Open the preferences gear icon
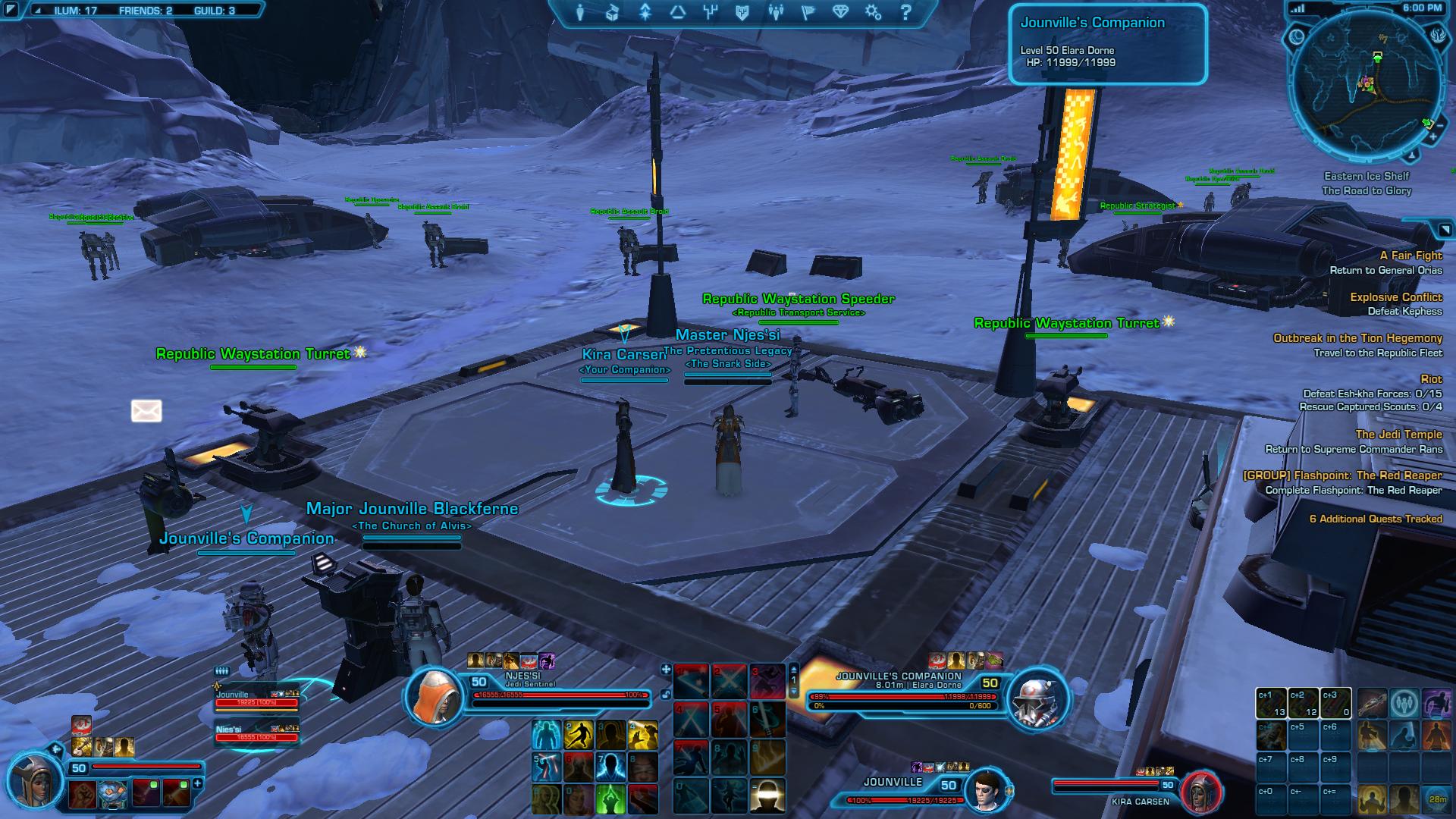 pyautogui.click(x=873, y=12)
